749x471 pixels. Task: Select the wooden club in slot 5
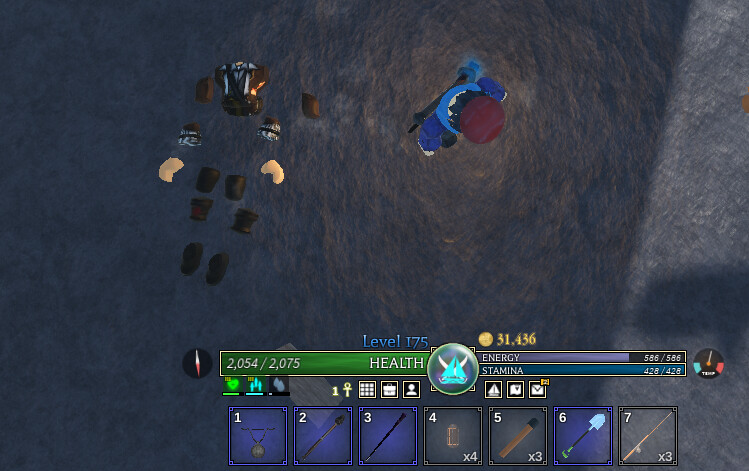click(518, 436)
